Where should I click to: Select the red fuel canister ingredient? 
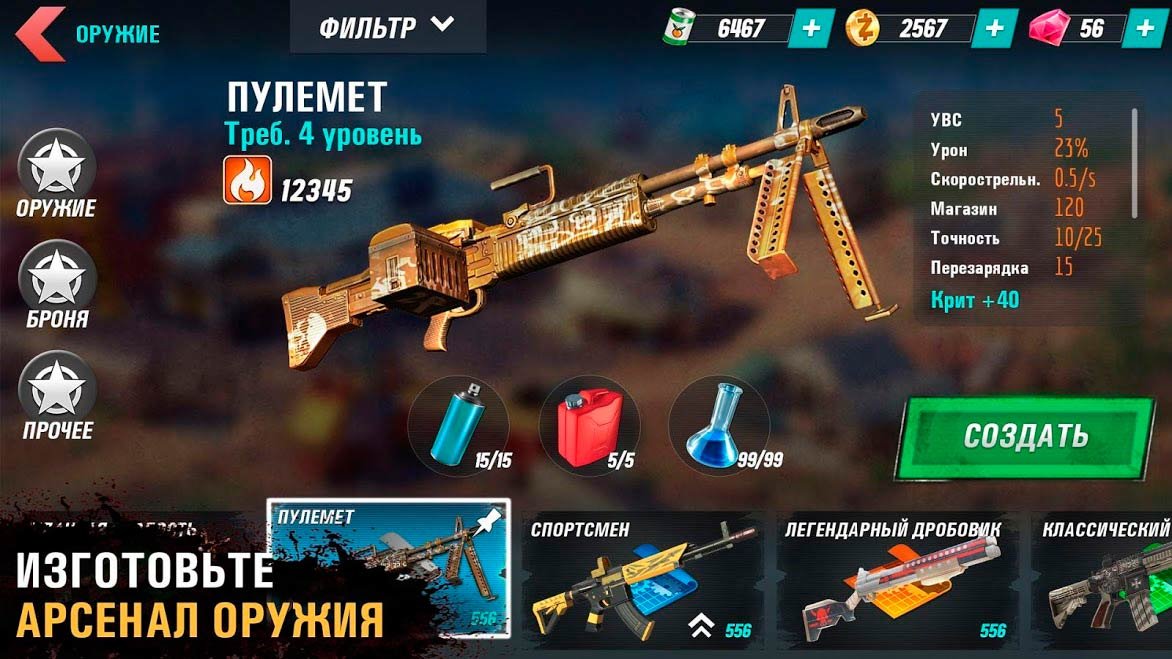pos(588,425)
